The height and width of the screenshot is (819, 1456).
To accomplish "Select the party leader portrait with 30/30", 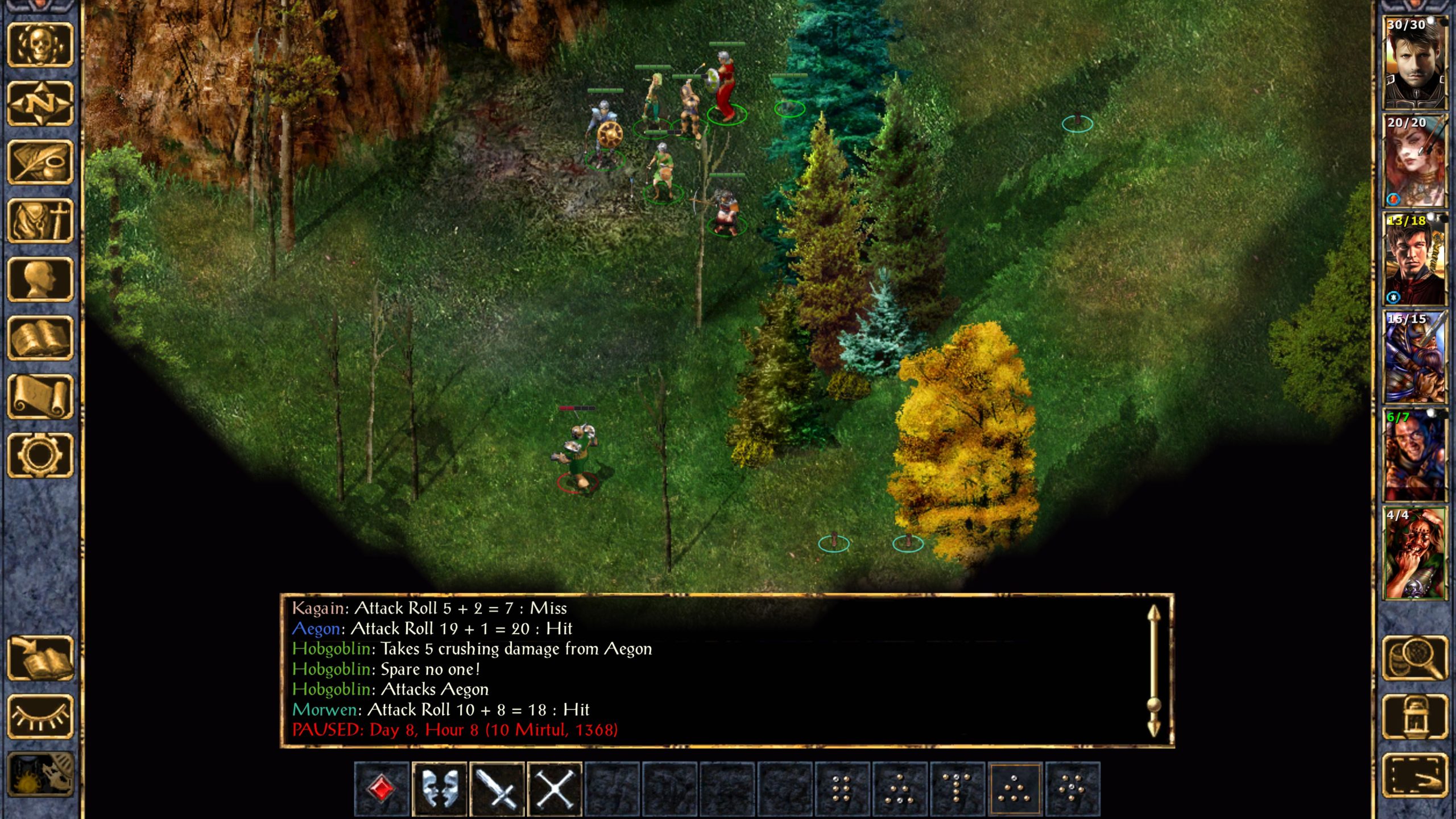I will tap(1414, 63).
